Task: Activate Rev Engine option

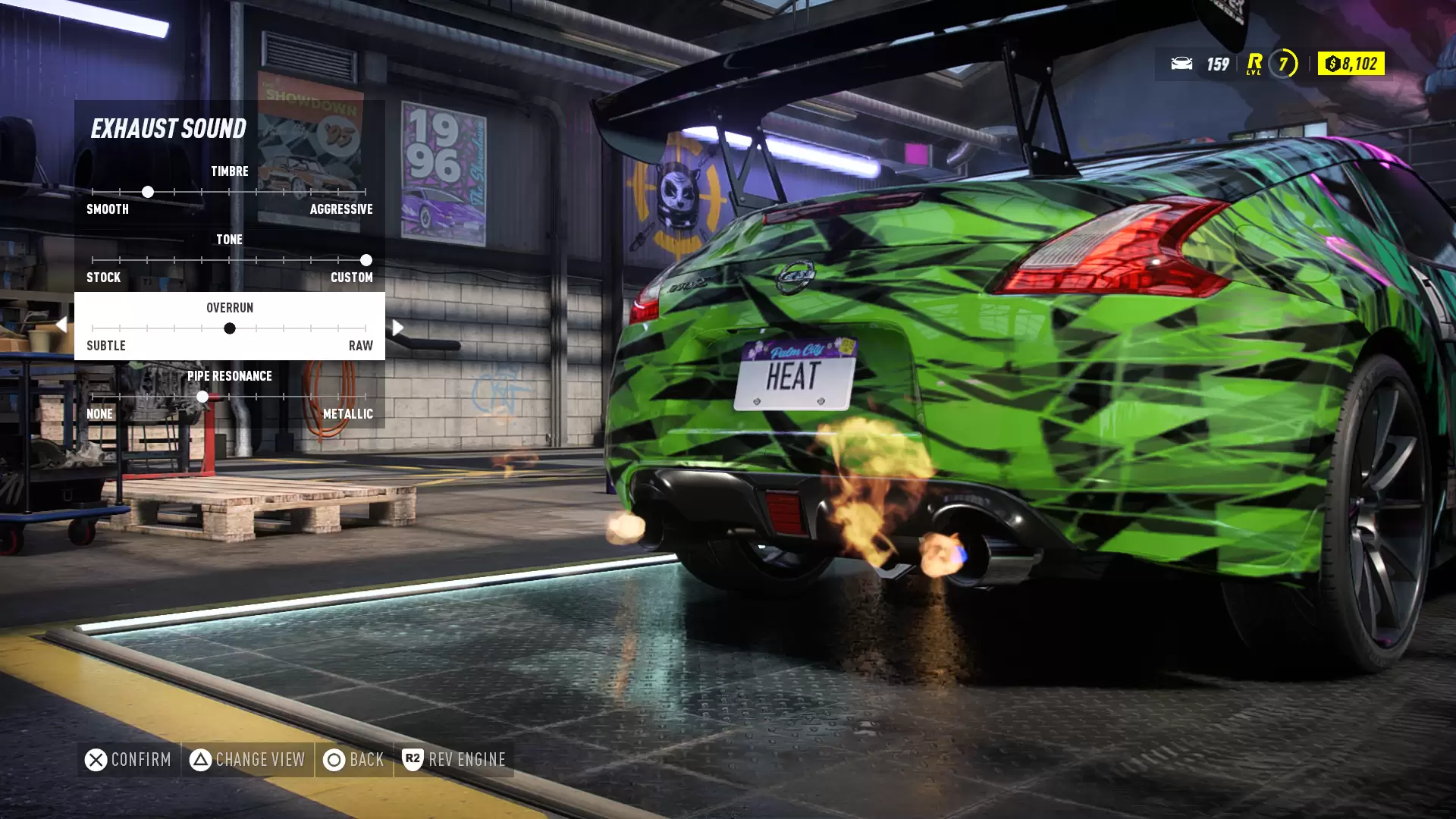Action: coord(453,759)
